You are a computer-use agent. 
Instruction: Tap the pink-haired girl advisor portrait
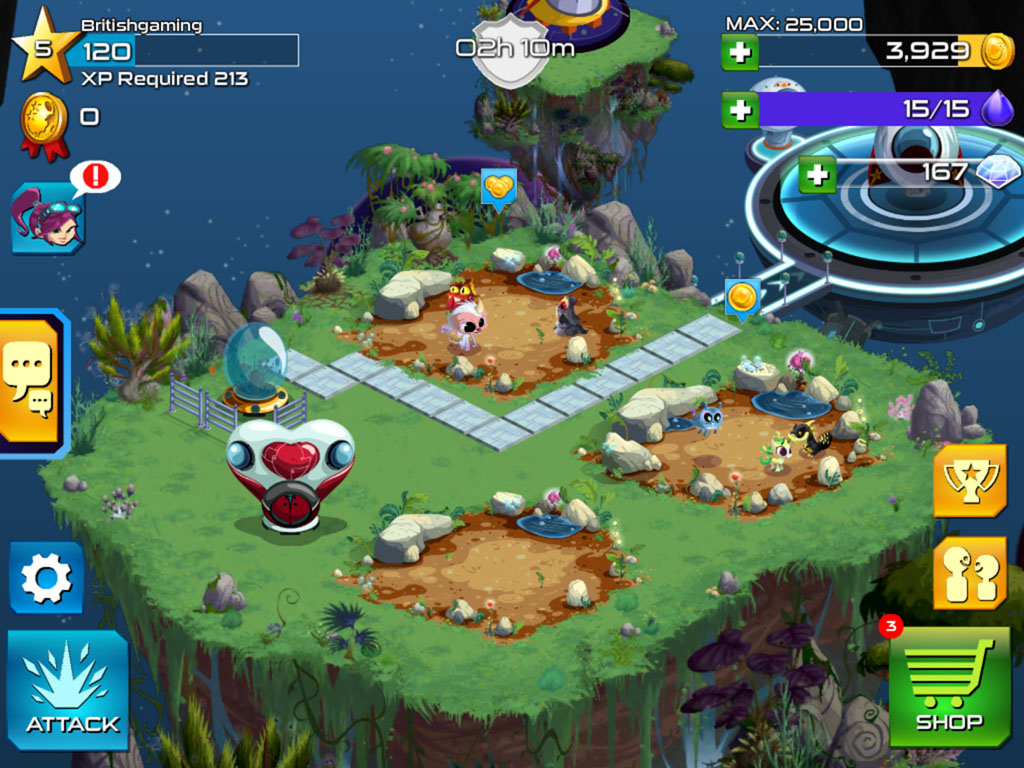coord(47,220)
